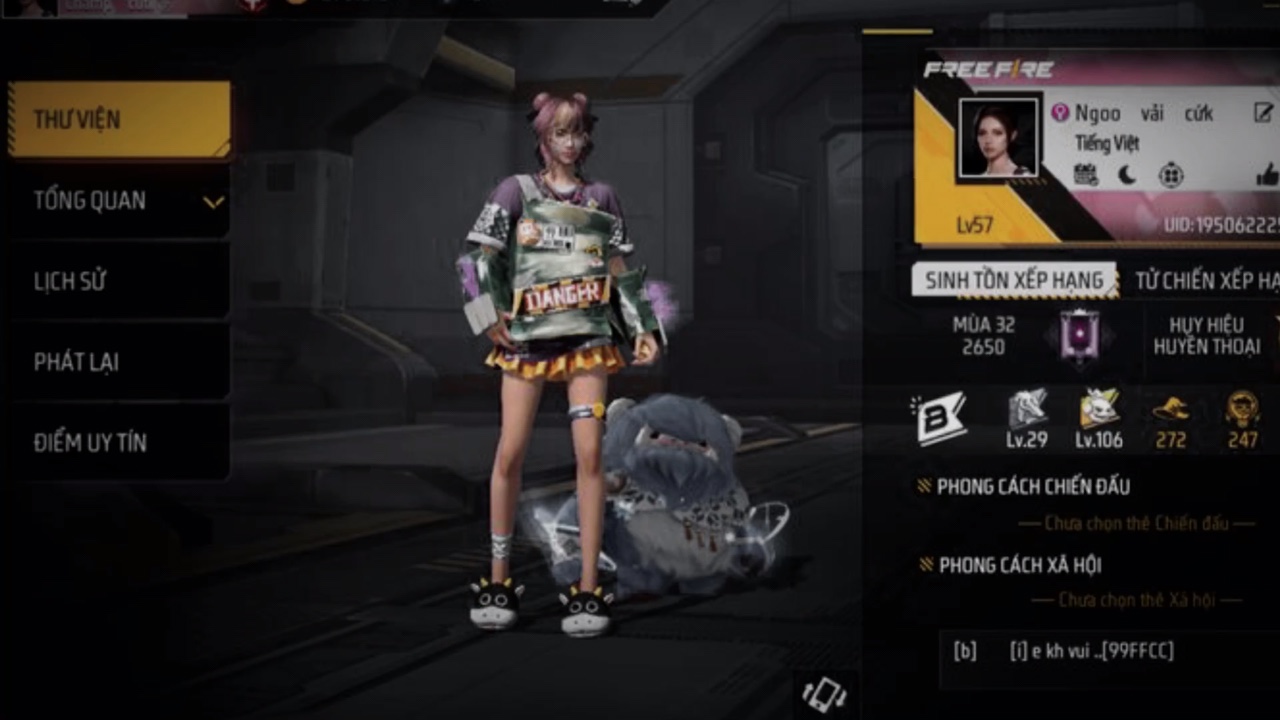Click the moon icon under the name

point(1127,176)
